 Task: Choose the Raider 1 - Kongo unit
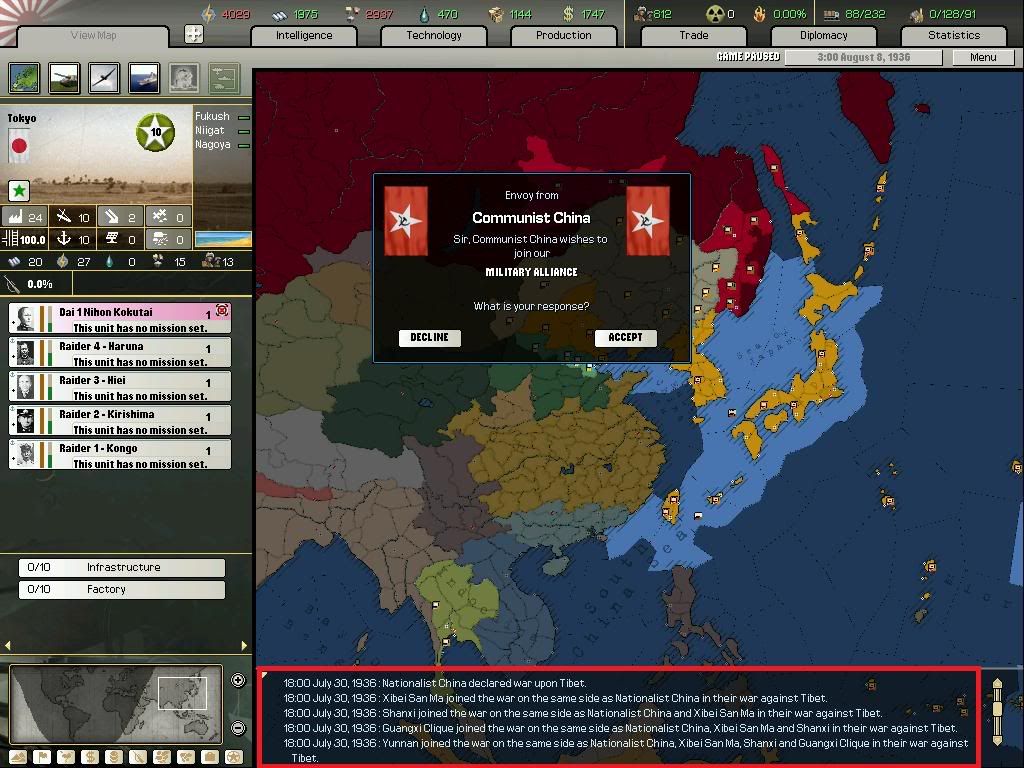point(120,454)
